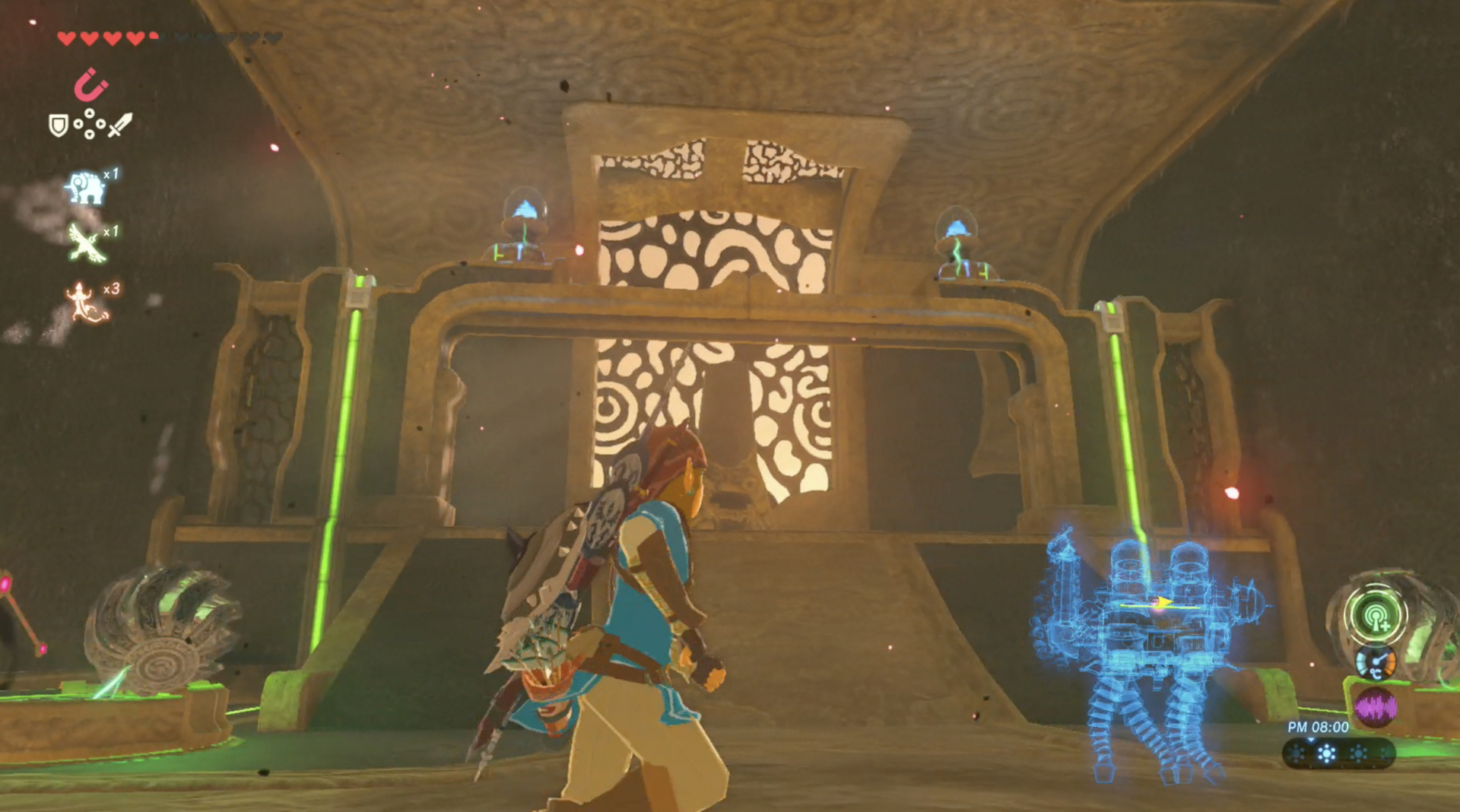
Task: Click the PM 08:00 time label
Action: tap(1317, 726)
